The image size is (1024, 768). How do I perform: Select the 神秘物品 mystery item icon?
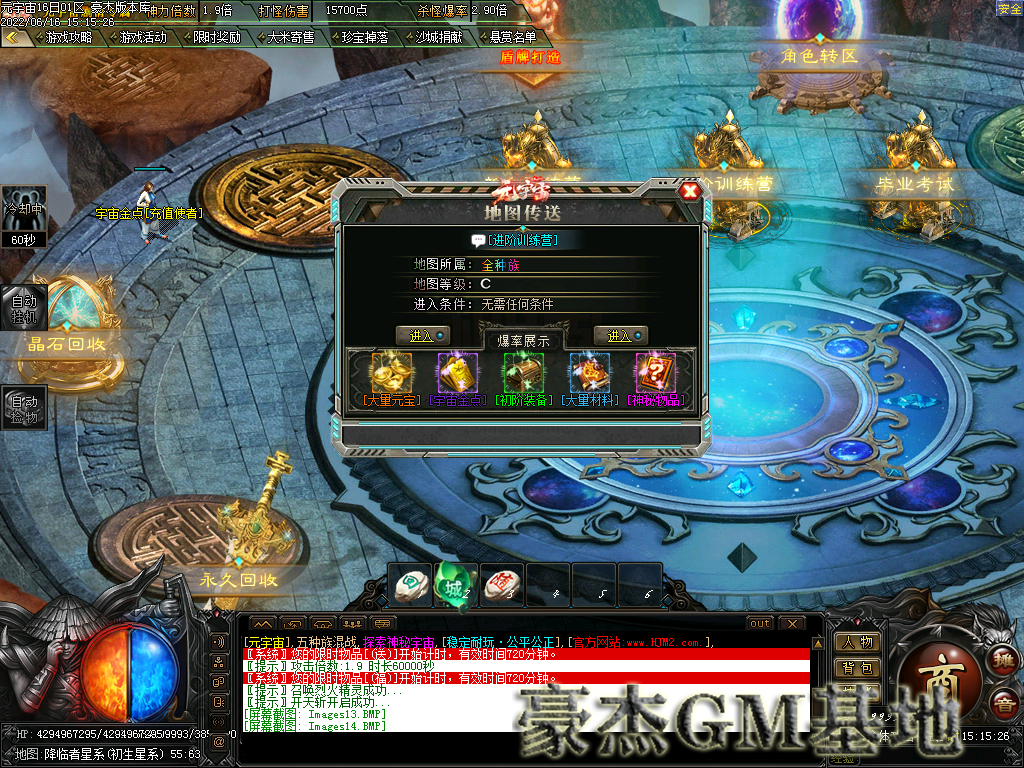pyautogui.click(x=655, y=373)
